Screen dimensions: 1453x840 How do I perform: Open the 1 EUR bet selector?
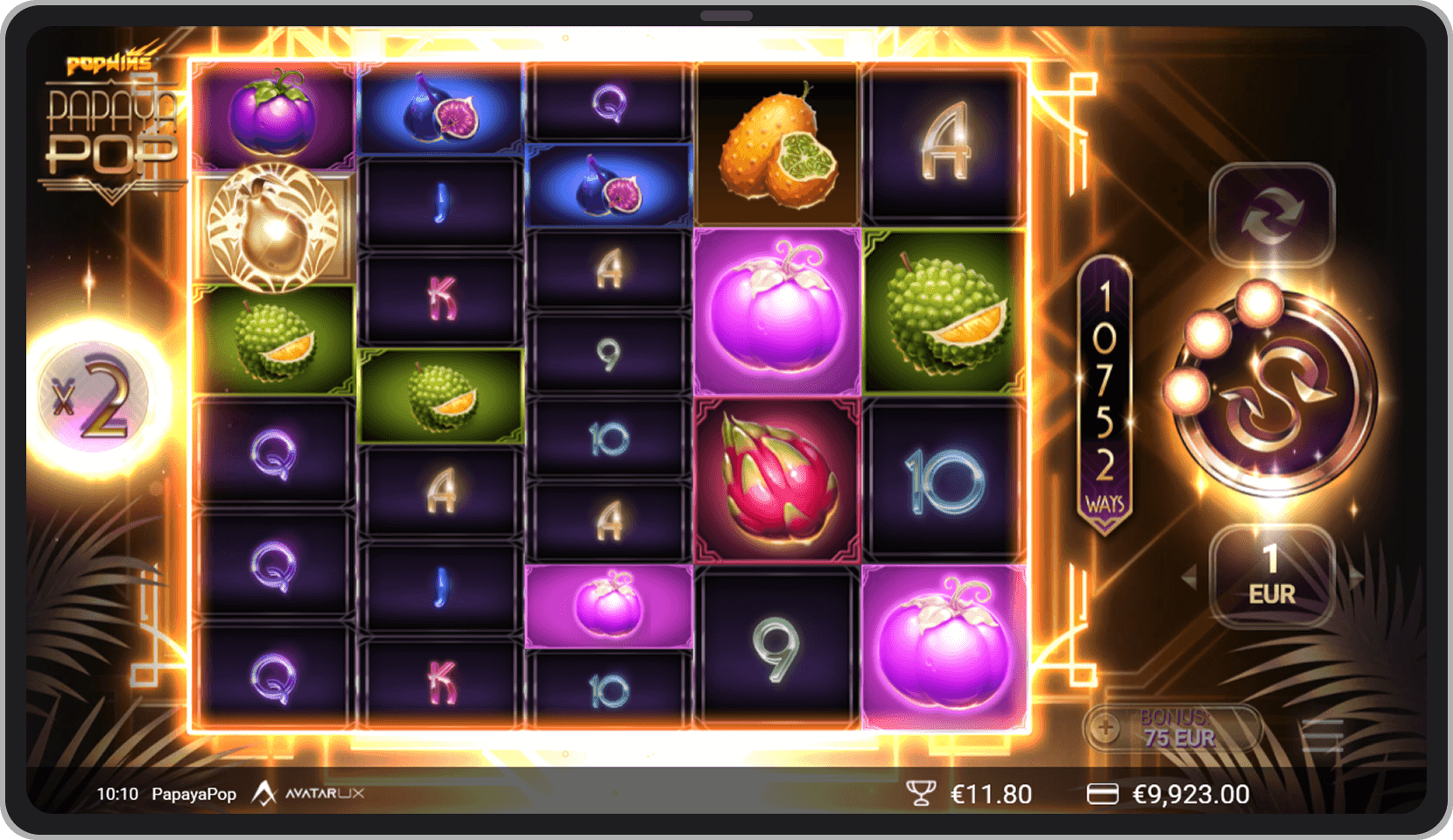point(1271,576)
